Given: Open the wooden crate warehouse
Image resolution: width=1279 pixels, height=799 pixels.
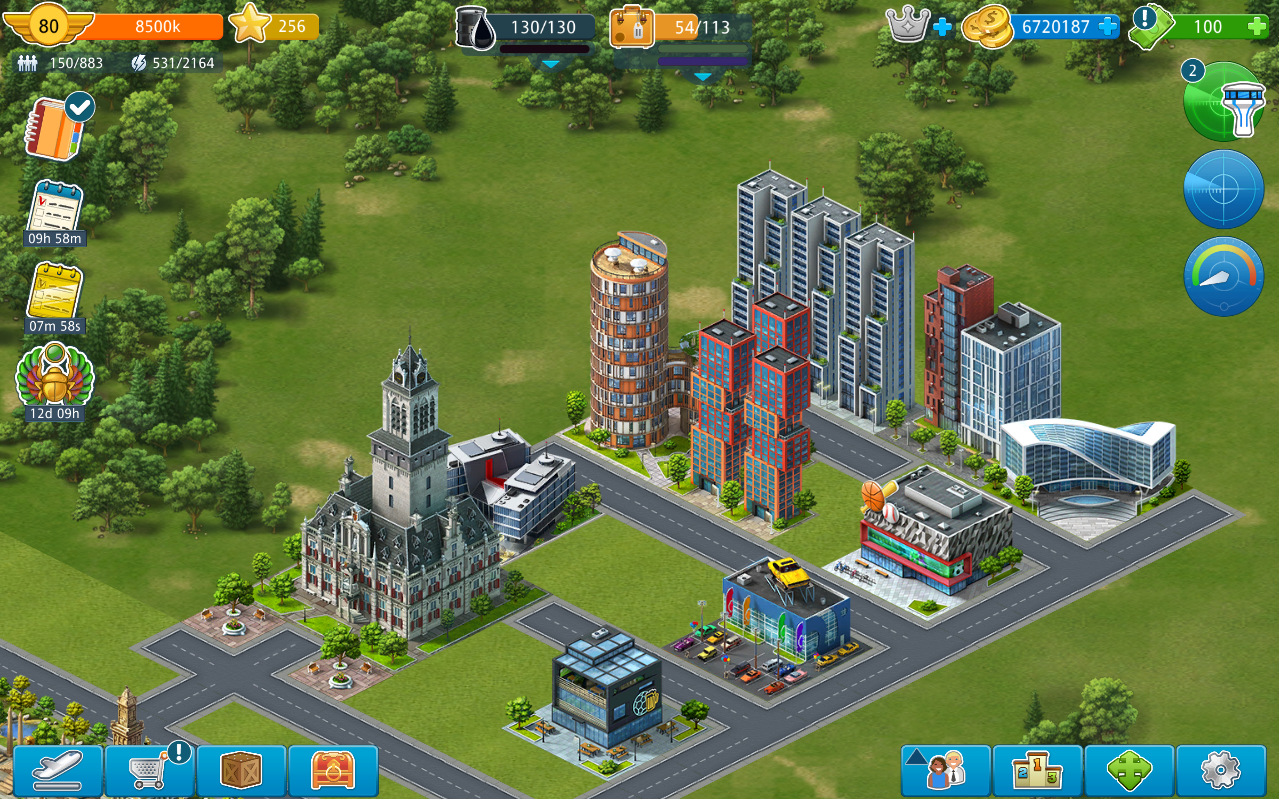Looking at the screenshot, I should (x=242, y=771).
